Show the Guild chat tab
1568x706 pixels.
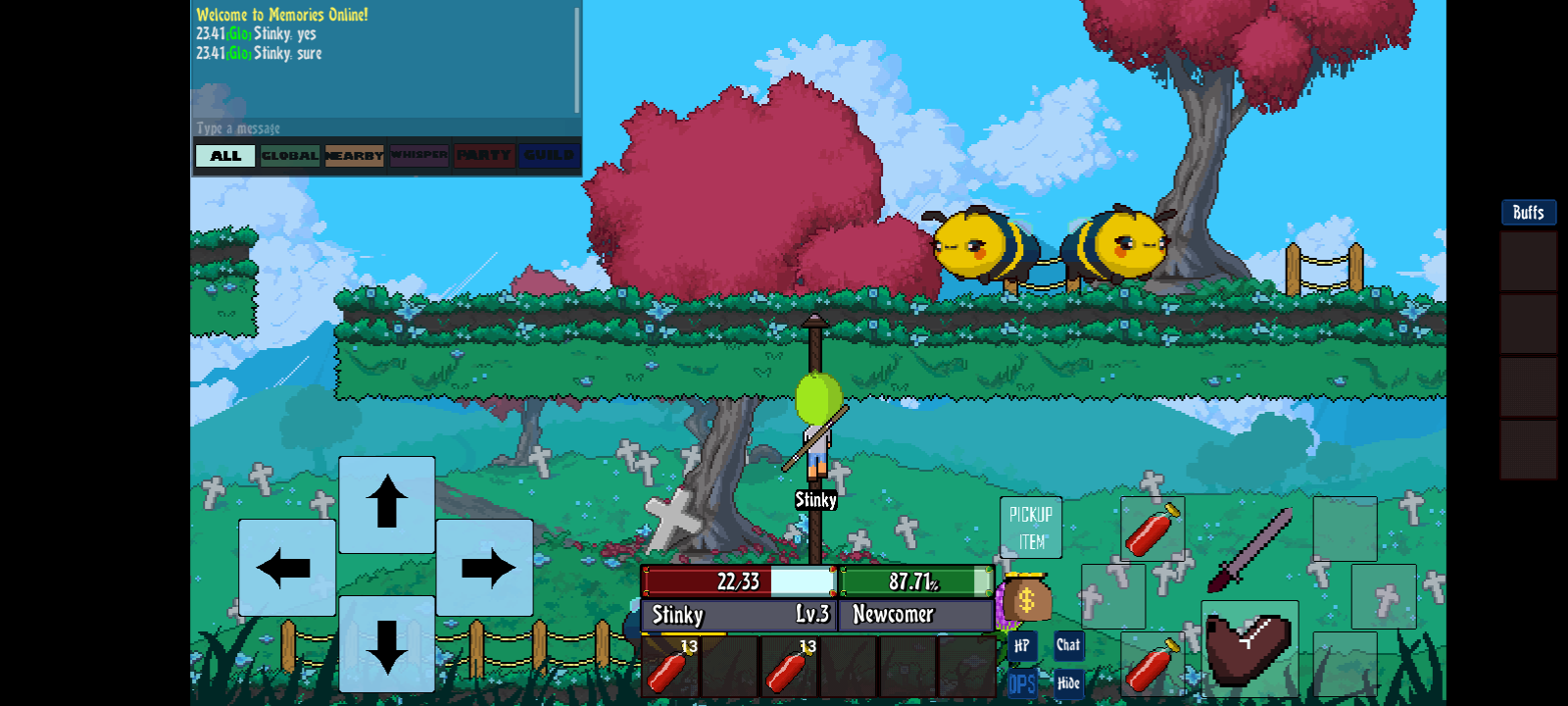549,155
